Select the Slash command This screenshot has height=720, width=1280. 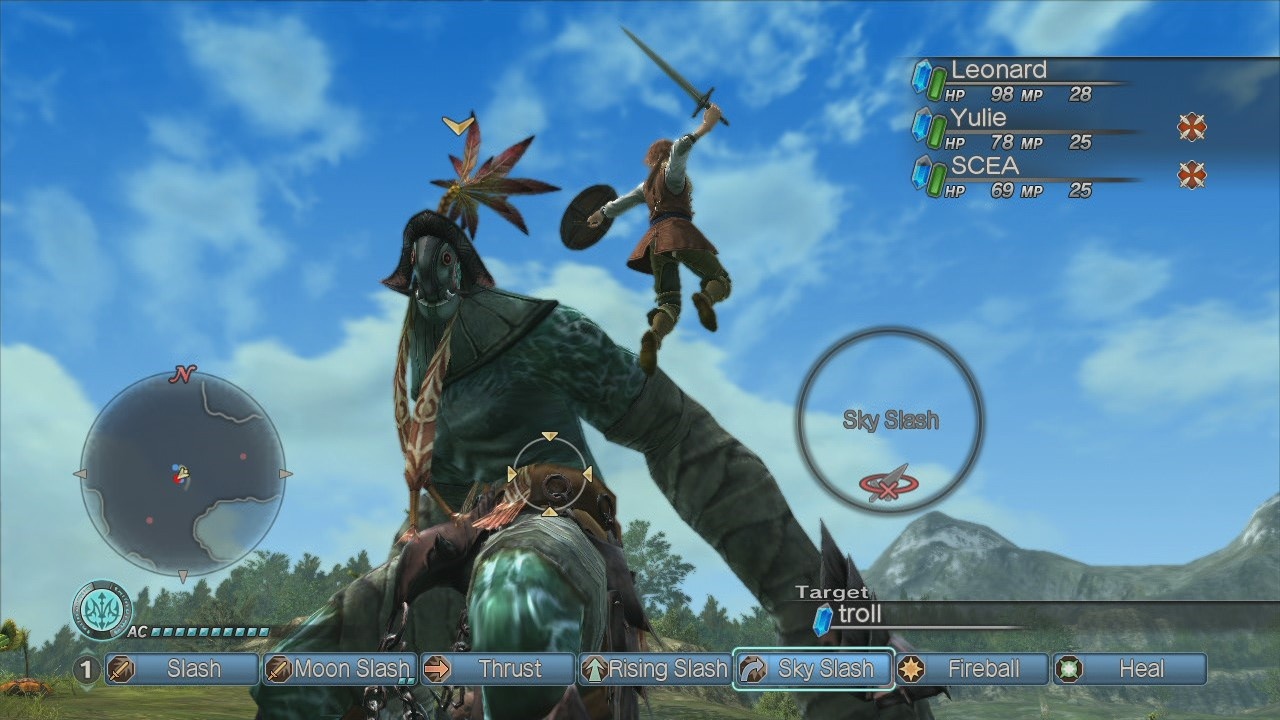click(x=182, y=669)
